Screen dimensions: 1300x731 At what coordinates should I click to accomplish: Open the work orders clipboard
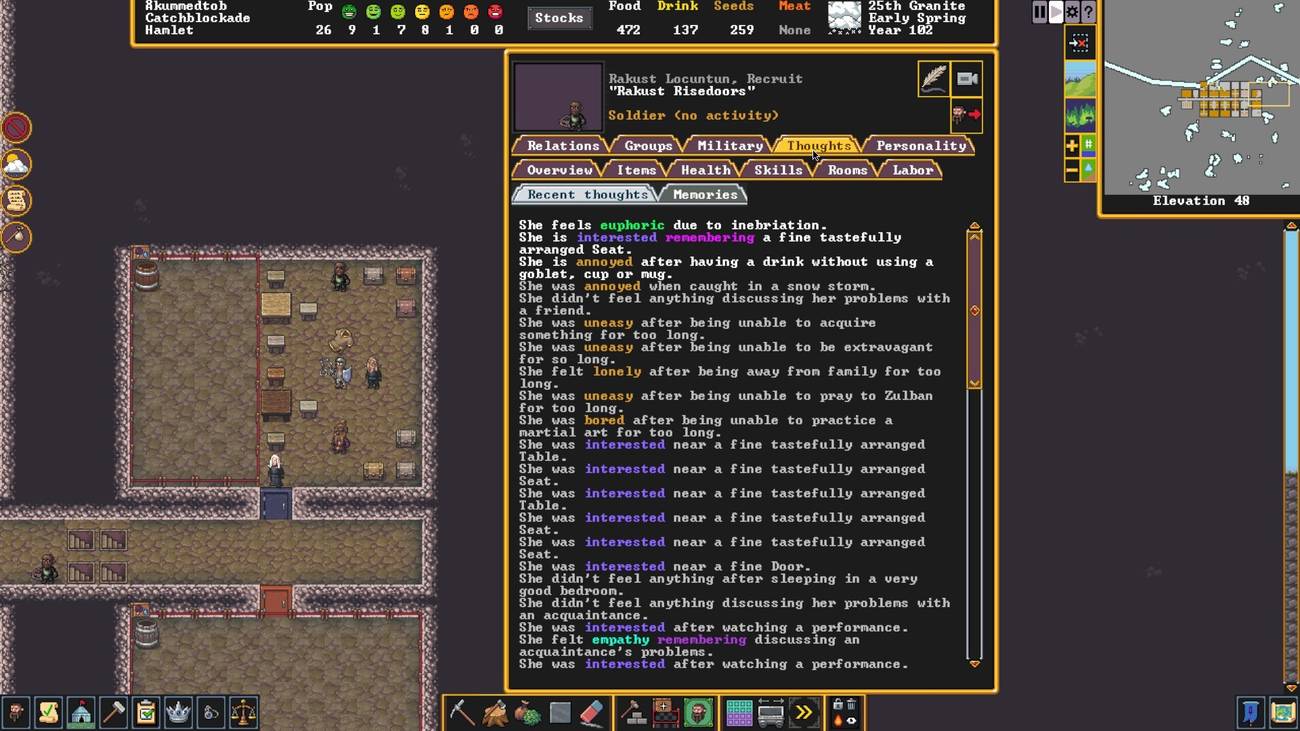click(x=145, y=712)
